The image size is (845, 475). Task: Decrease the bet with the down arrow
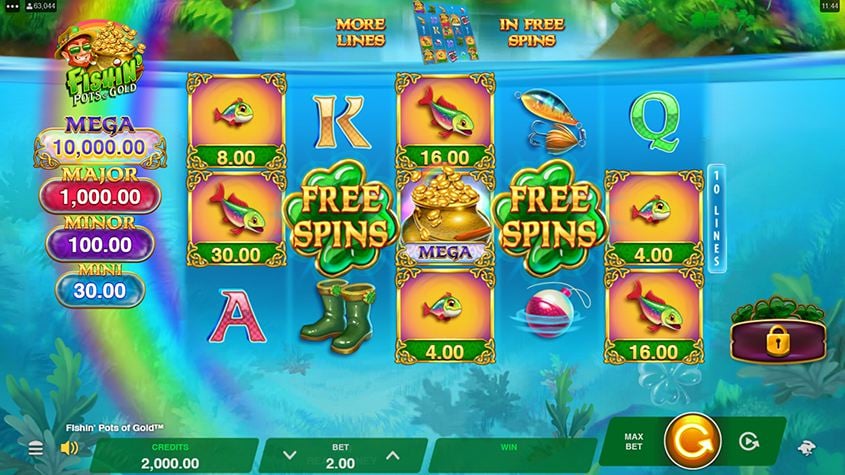pyautogui.click(x=290, y=456)
